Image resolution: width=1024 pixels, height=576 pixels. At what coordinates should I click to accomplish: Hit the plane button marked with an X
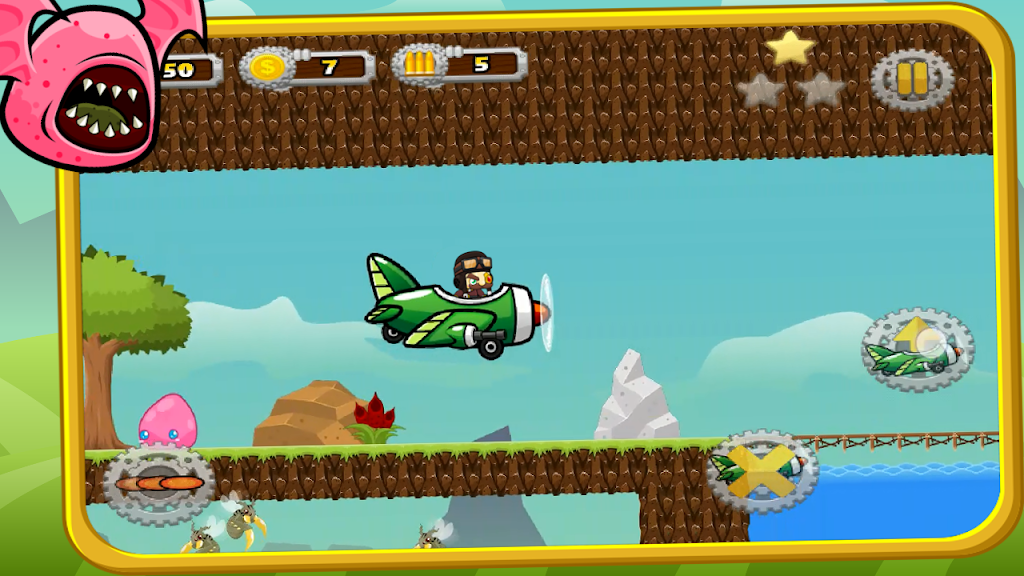pyautogui.click(x=762, y=471)
